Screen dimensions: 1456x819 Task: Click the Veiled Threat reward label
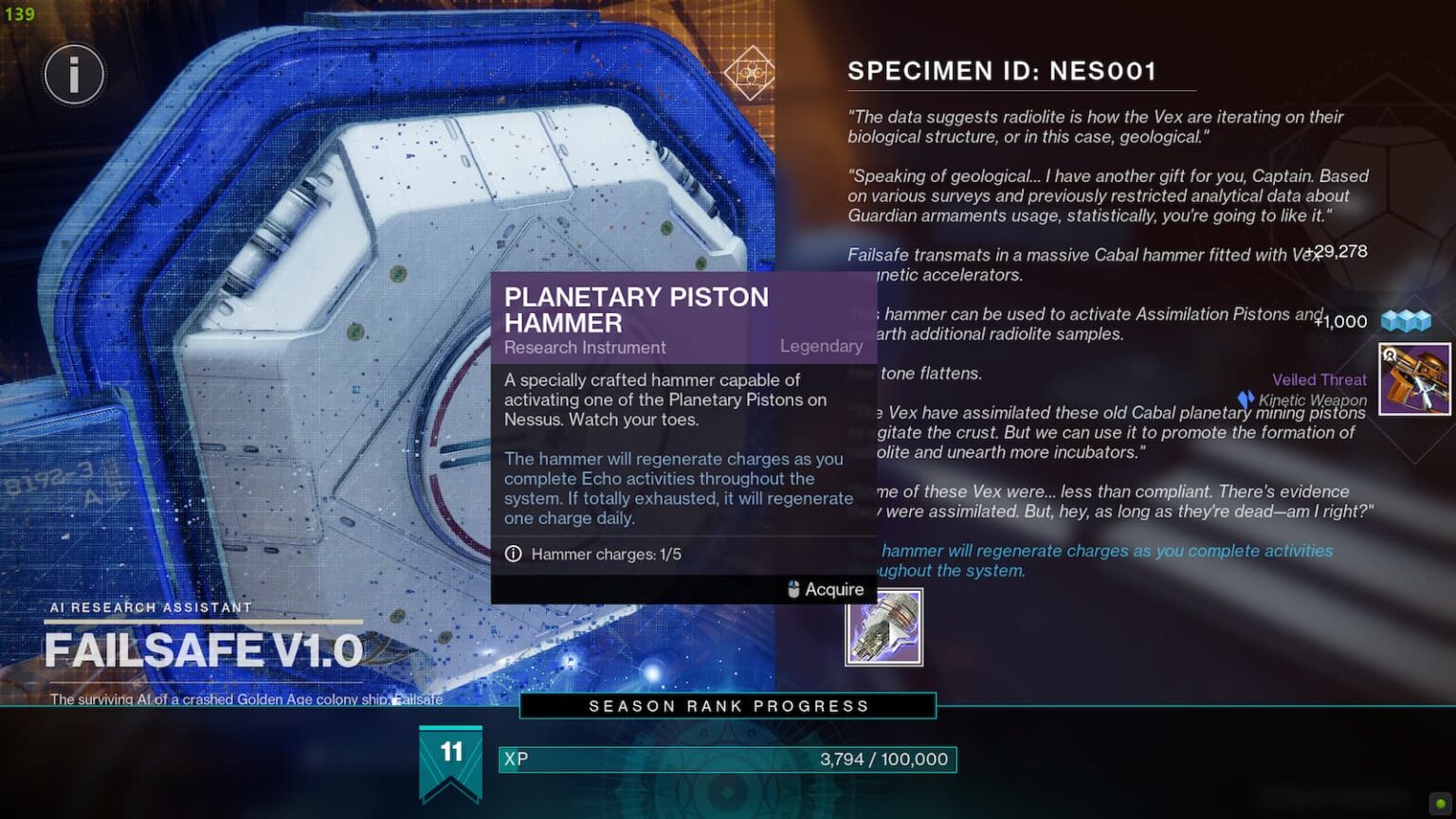tap(1319, 379)
